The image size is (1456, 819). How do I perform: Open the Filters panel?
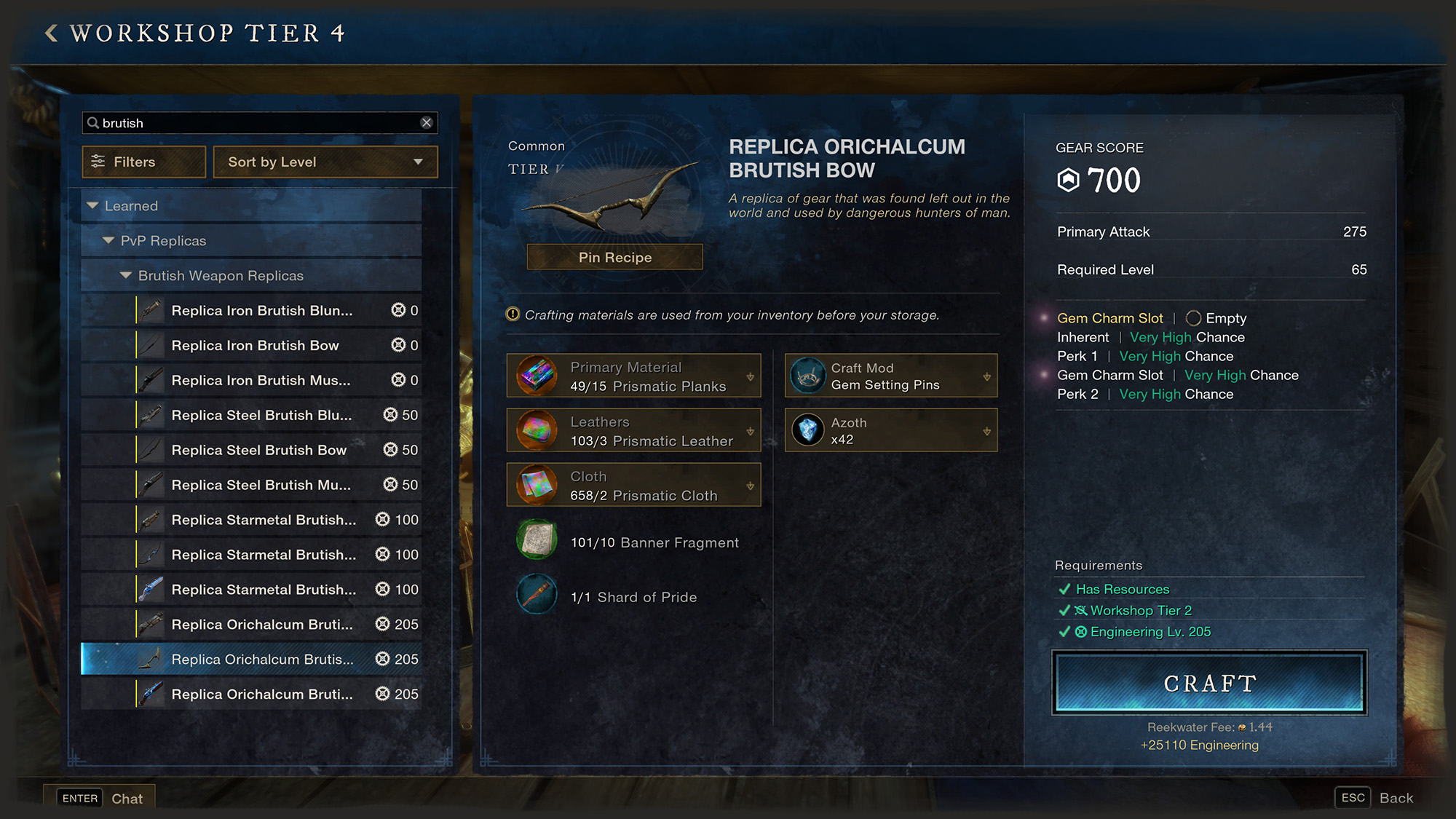coord(144,162)
